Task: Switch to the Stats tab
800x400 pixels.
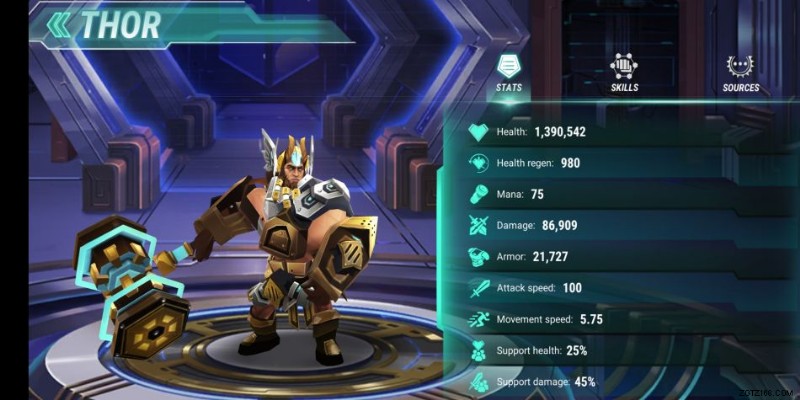Action: [508, 73]
